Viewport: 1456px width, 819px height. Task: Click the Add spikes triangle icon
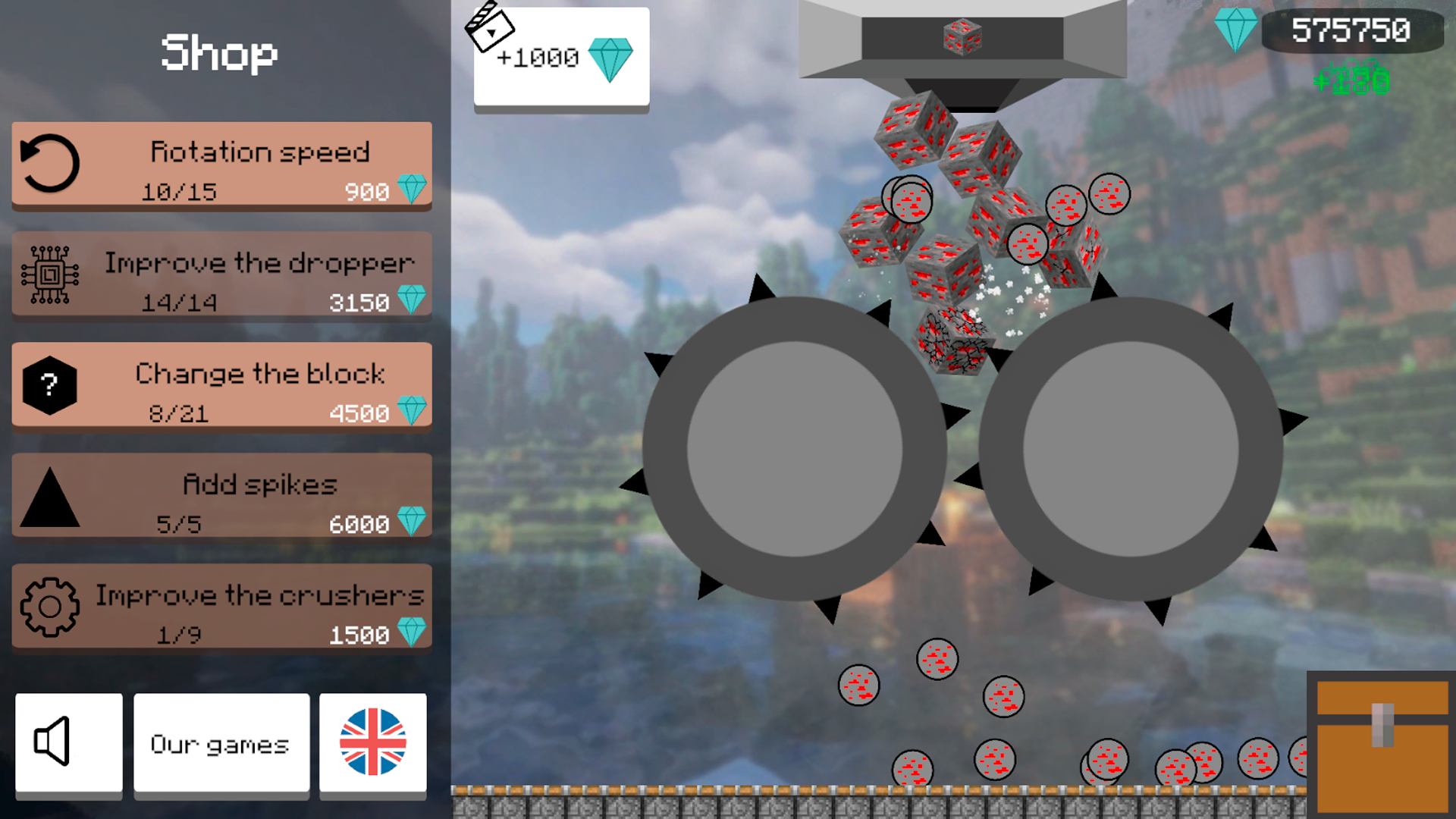[49, 497]
